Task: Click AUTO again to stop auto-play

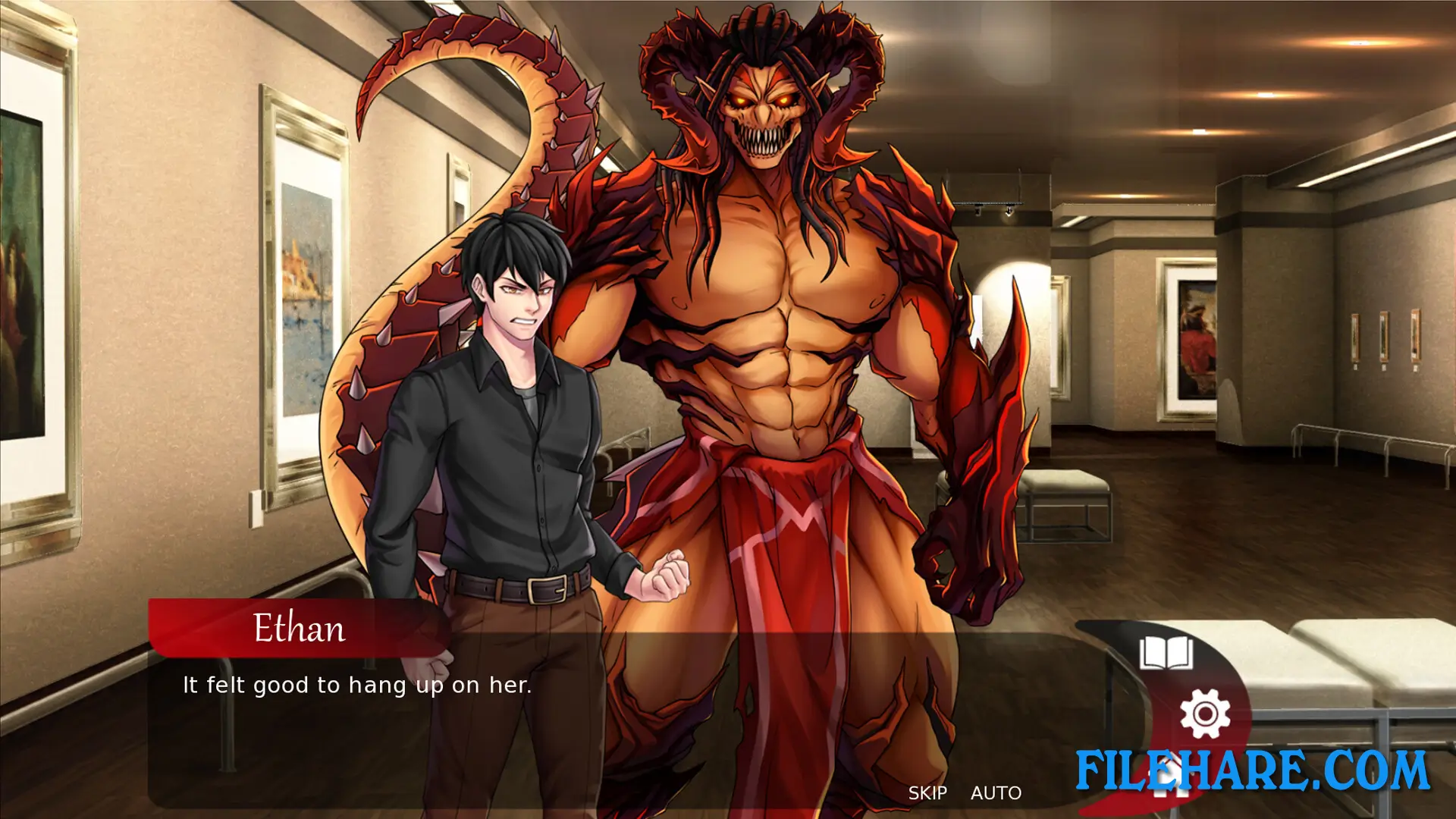Action: [x=996, y=793]
